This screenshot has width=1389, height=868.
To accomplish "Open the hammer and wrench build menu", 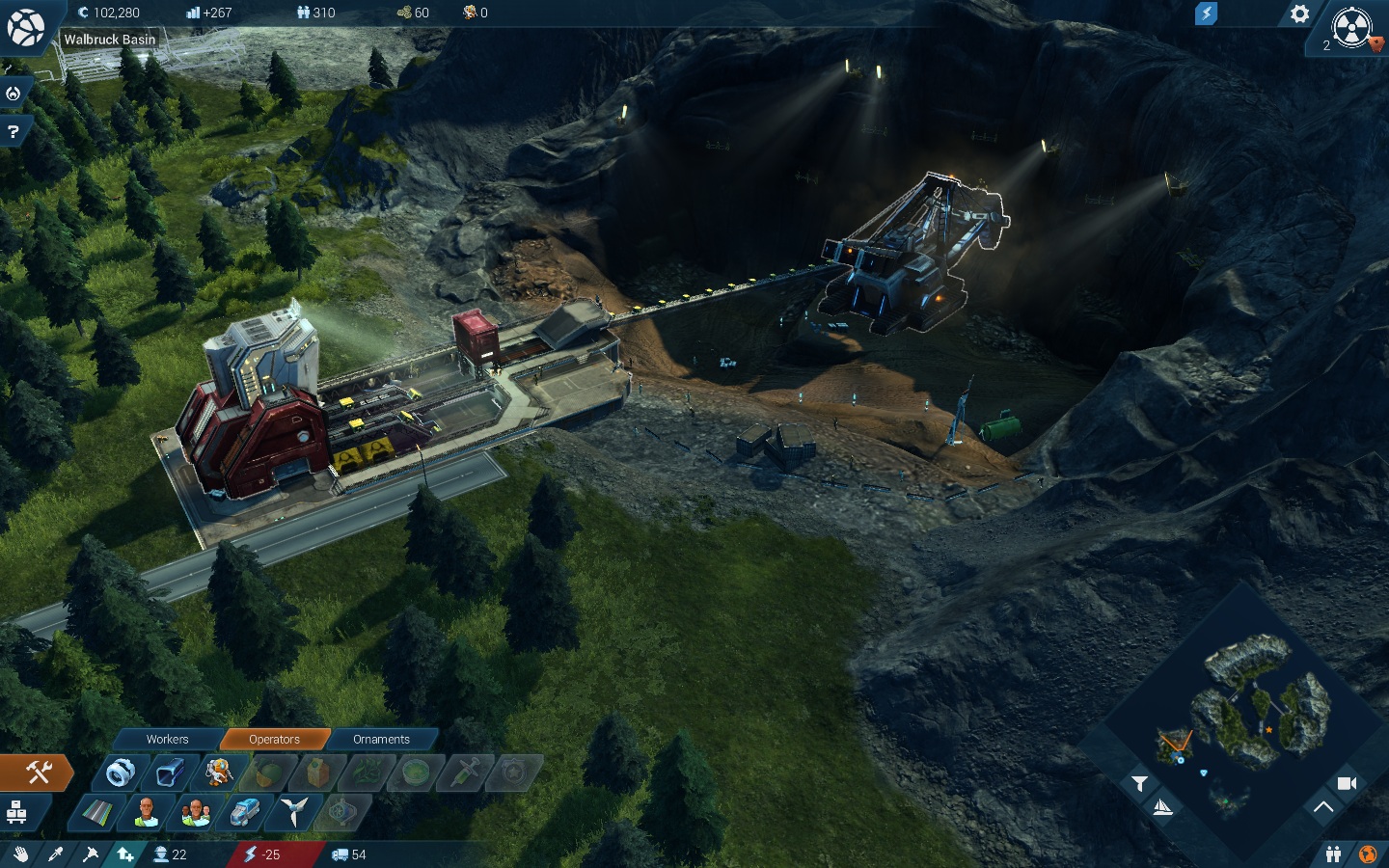I will click(38, 772).
